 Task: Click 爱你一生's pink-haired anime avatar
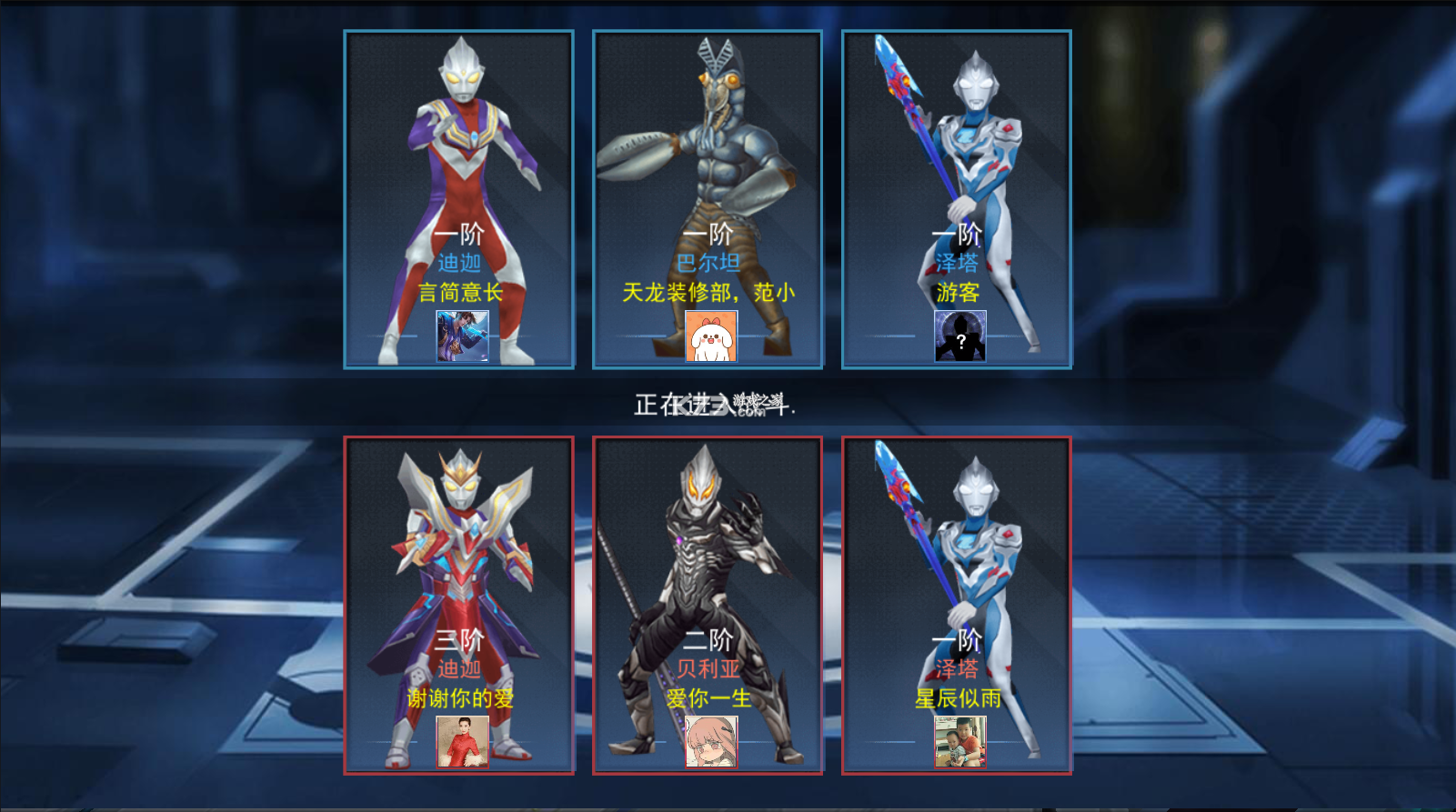click(x=711, y=741)
